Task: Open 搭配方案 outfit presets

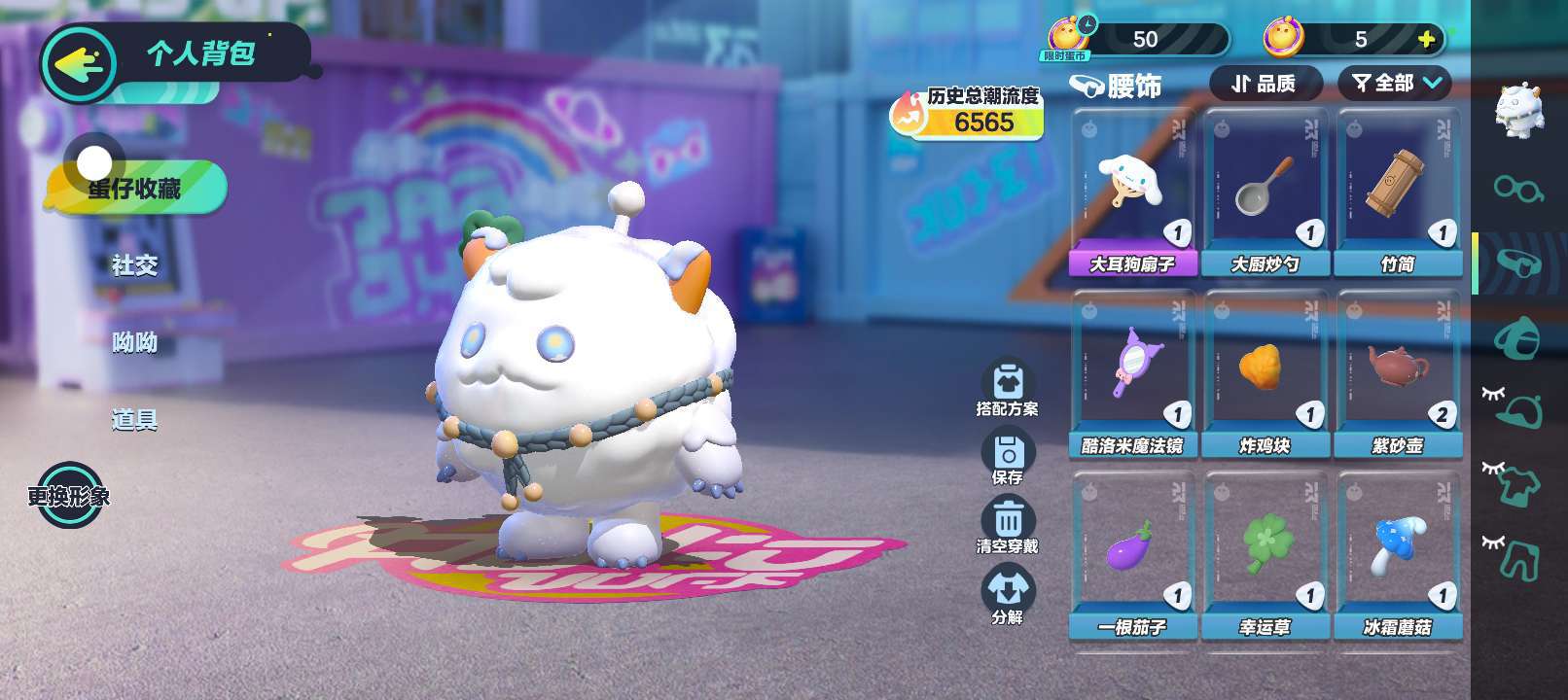Action: click(x=1008, y=388)
